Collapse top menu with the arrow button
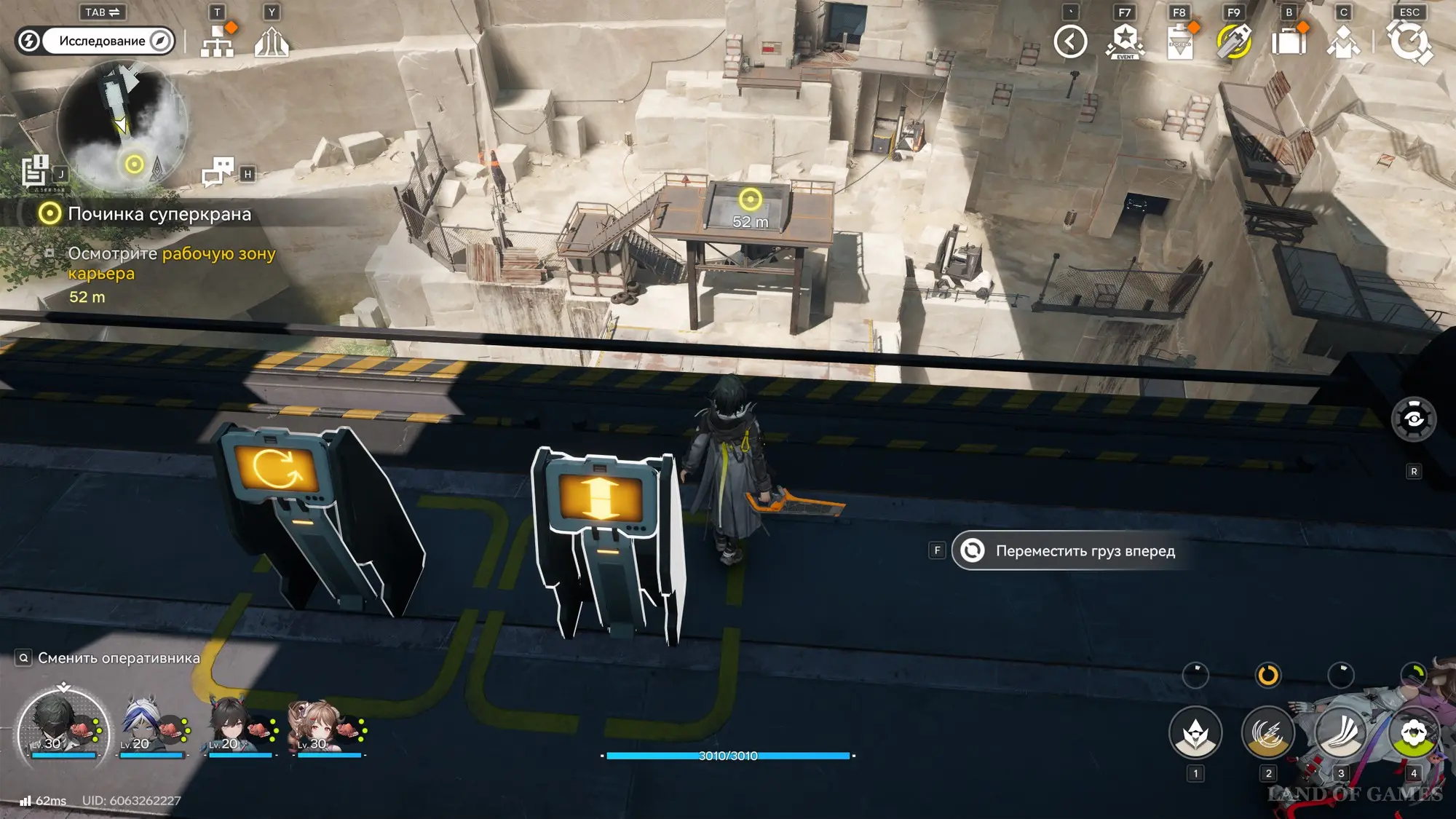This screenshot has height=819, width=1456. 1070,41
